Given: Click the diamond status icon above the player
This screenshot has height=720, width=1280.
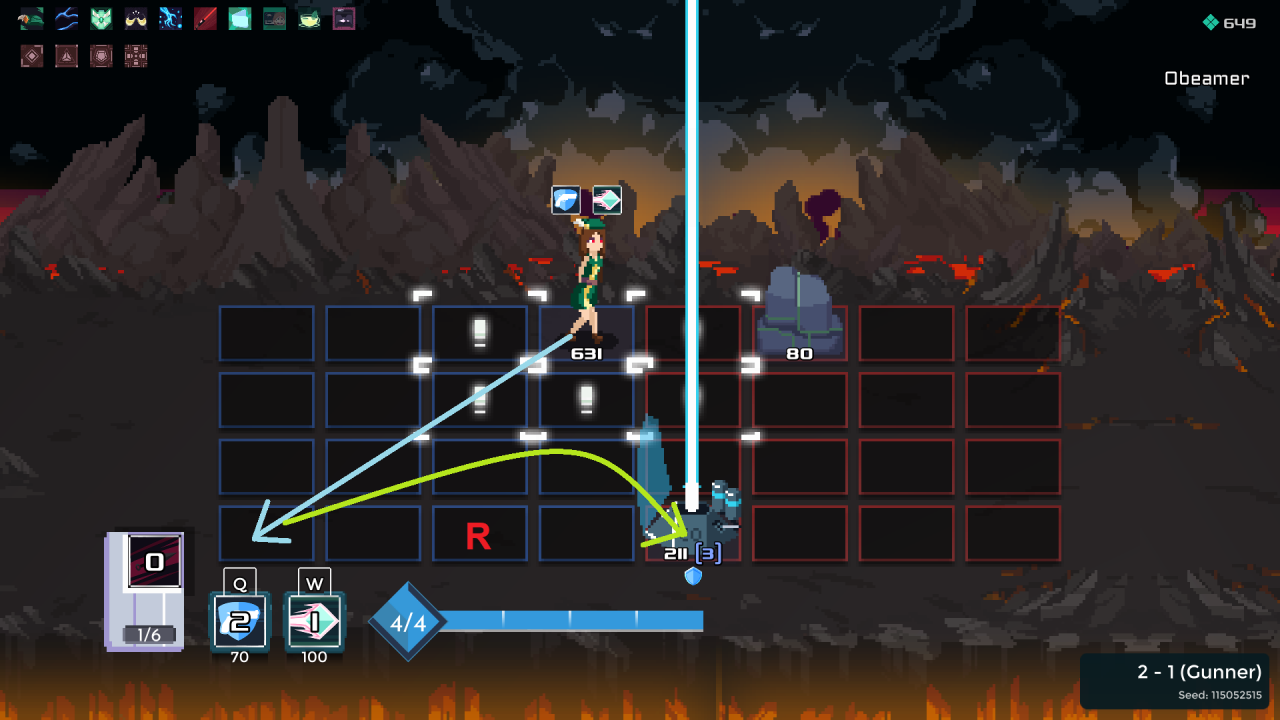Looking at the screenshot, I should pyautogui.click(x=607, y=200).
